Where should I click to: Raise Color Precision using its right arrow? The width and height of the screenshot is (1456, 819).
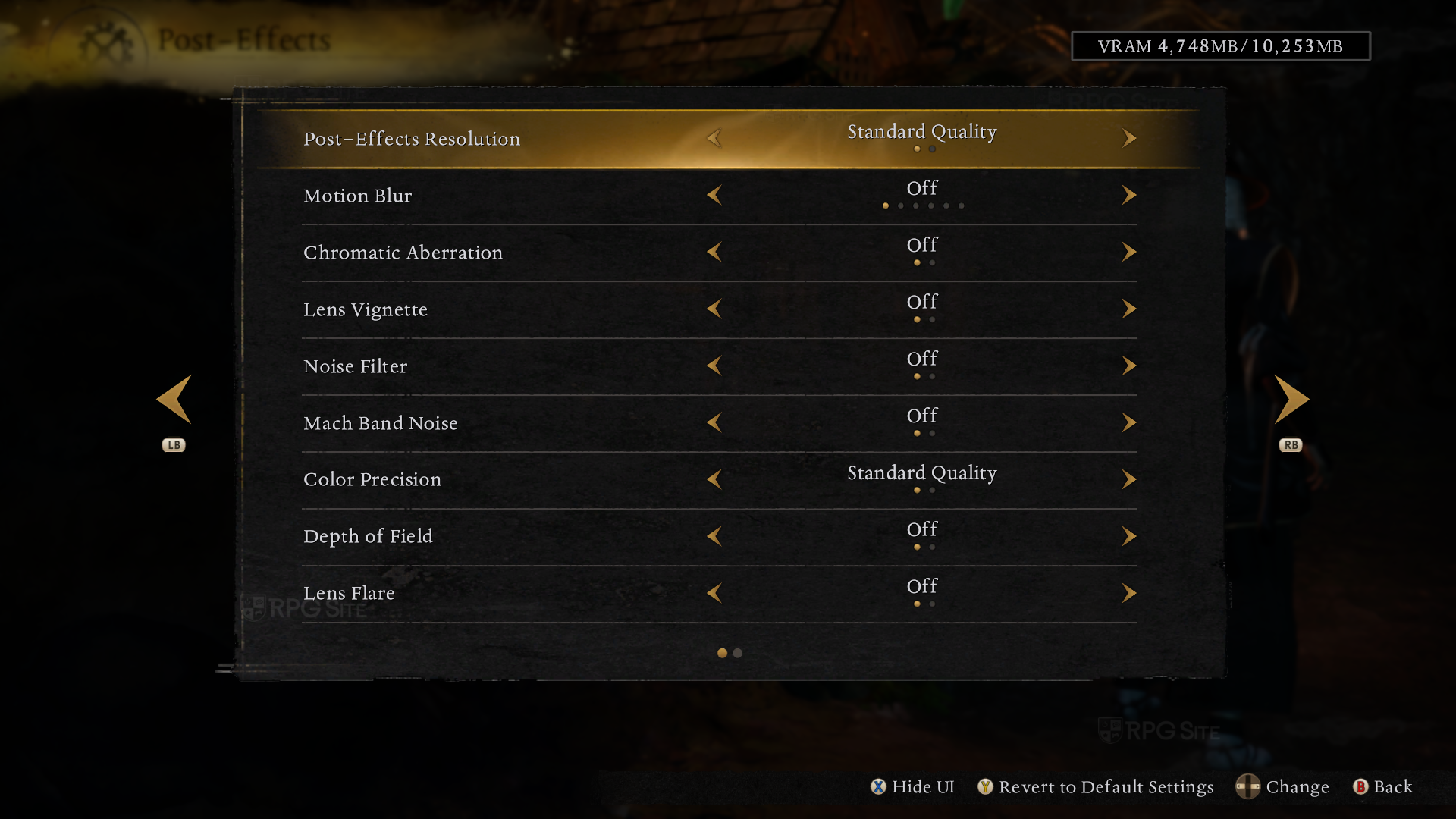(x=1128, y=479)
